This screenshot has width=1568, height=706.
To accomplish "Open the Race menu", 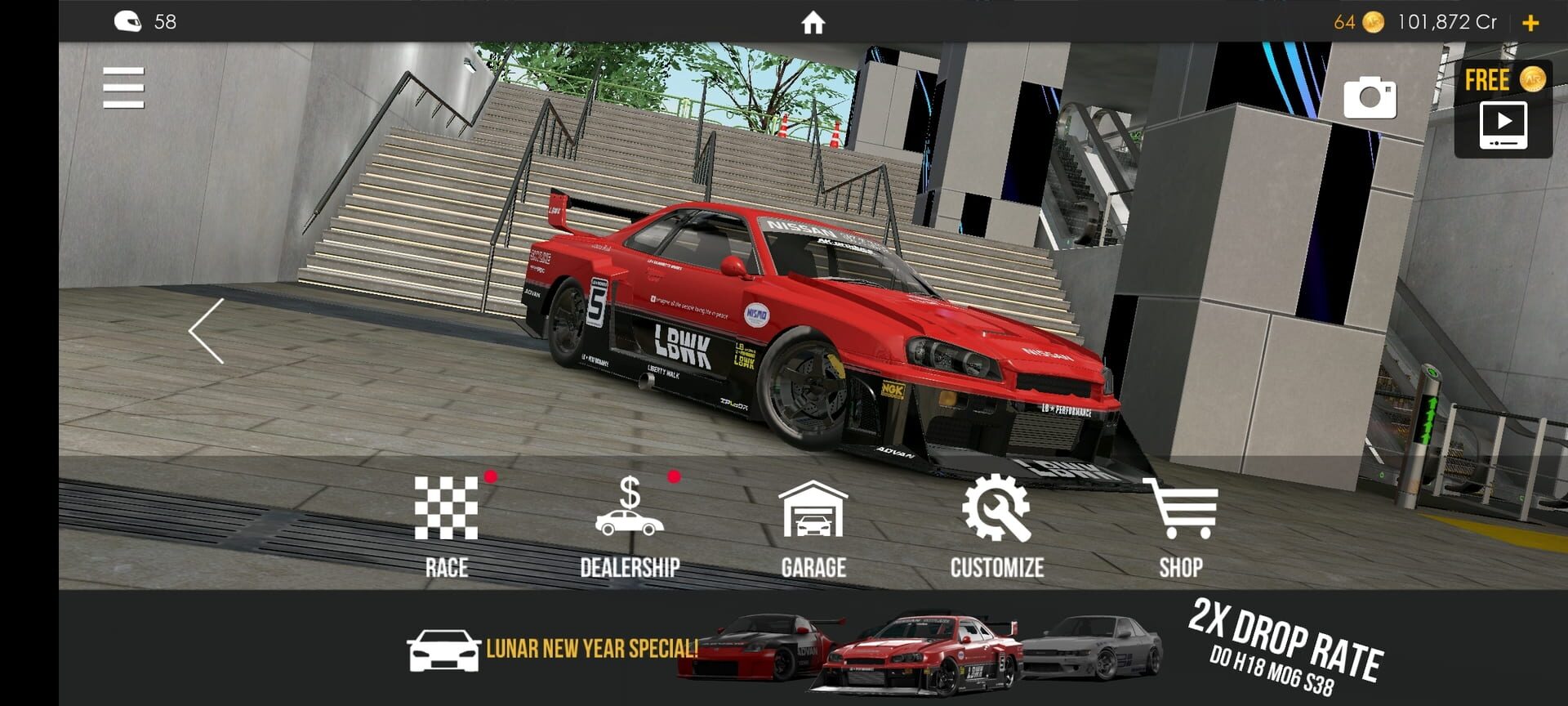I will coord(446,523).
